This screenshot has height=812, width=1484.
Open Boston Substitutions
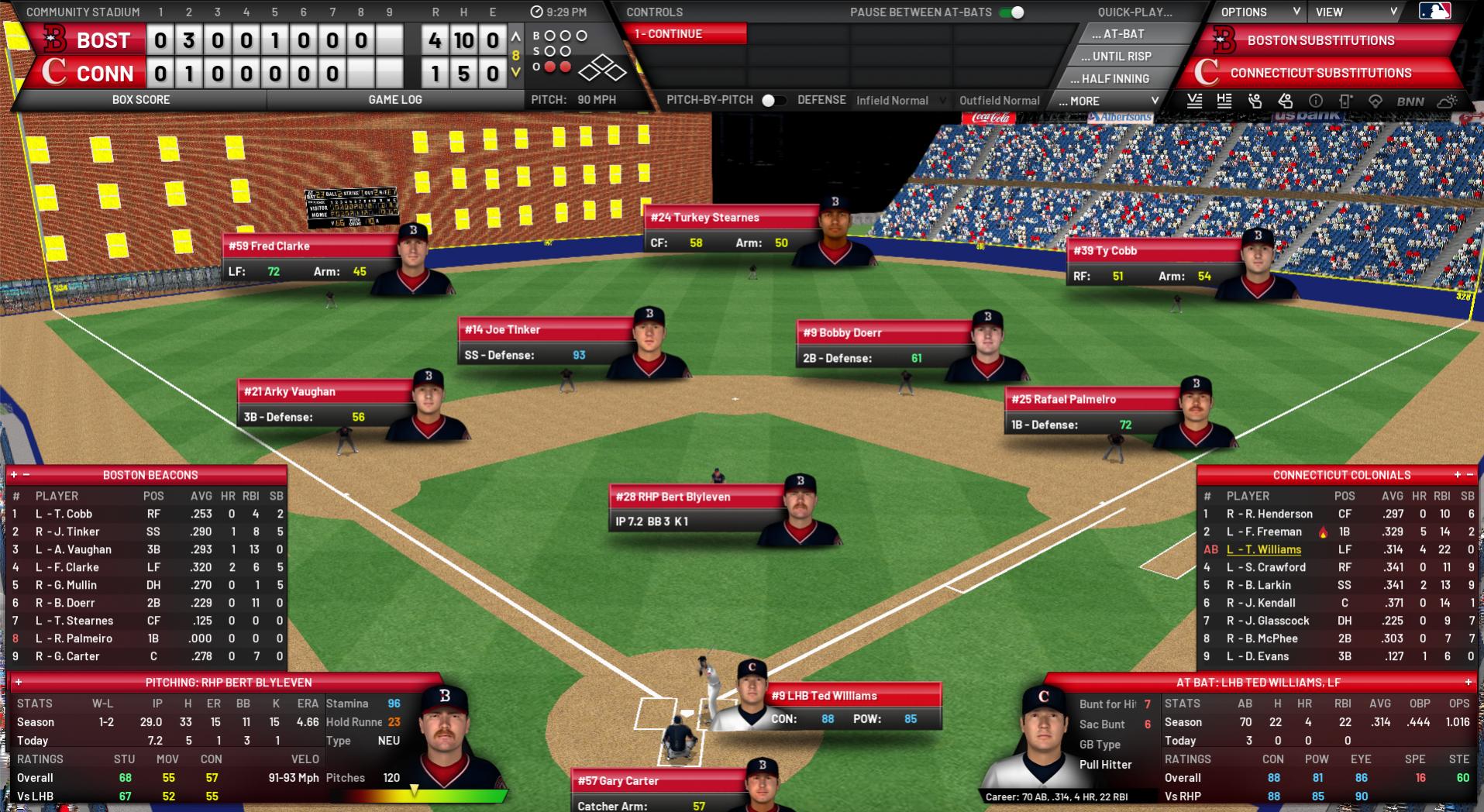click(1320, 40)
